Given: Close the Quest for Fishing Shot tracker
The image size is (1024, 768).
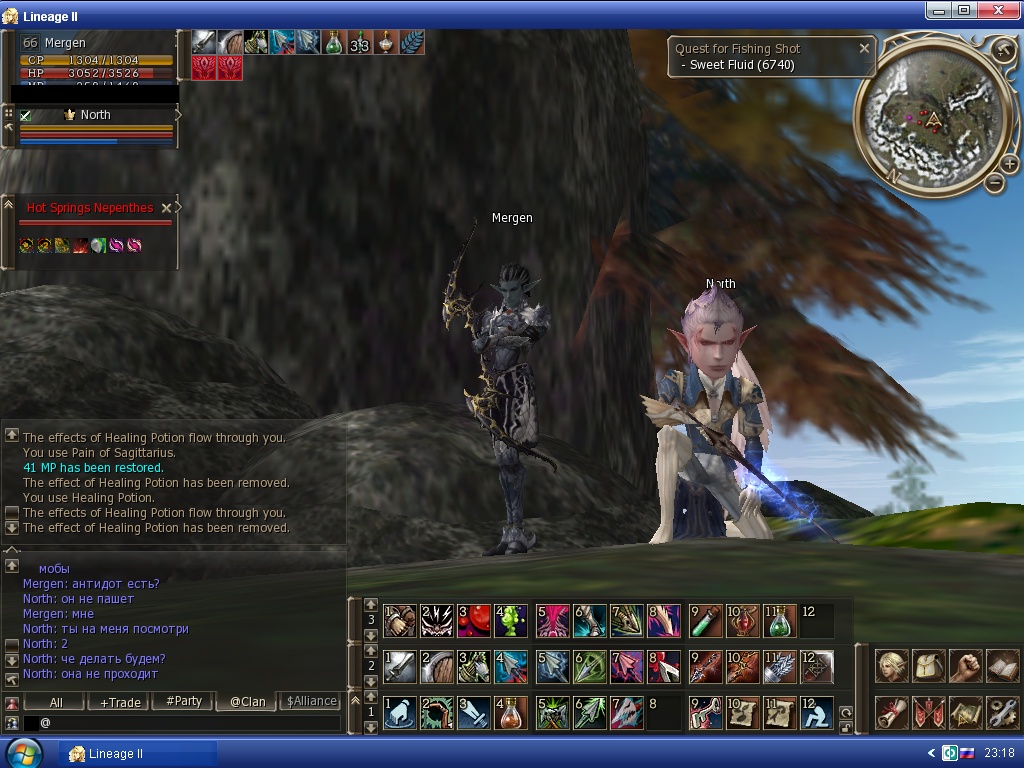Looking at the screenshot, I should pos(864,48).
